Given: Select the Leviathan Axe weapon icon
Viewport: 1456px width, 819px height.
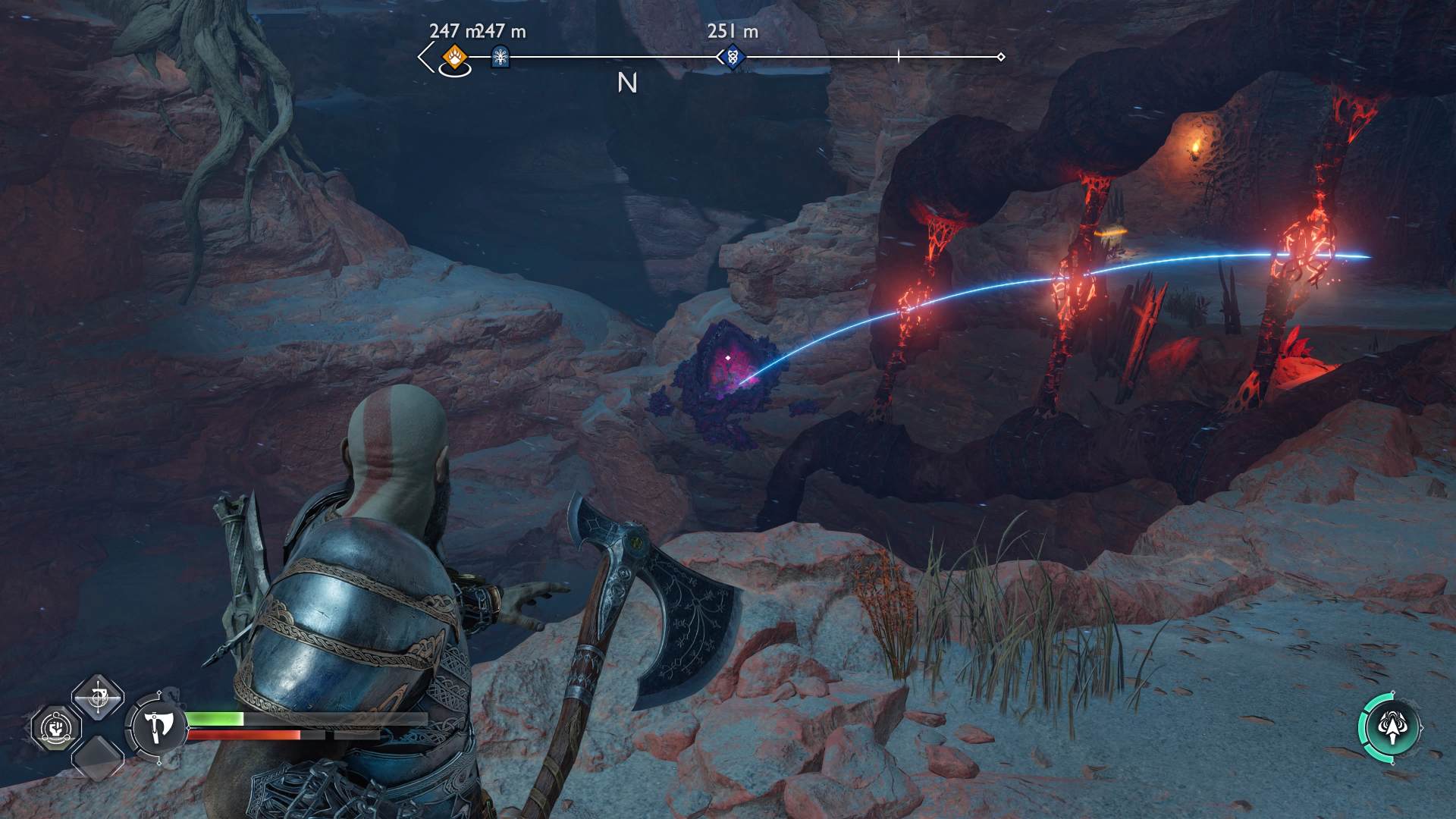Looking at the screenshot, I should (x=158, y=726).
